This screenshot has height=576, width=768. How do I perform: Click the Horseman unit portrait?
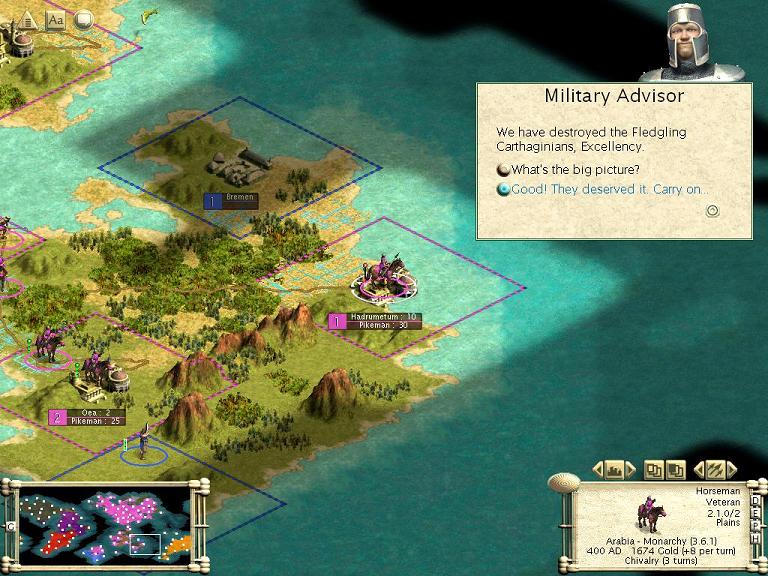(651, 513)
